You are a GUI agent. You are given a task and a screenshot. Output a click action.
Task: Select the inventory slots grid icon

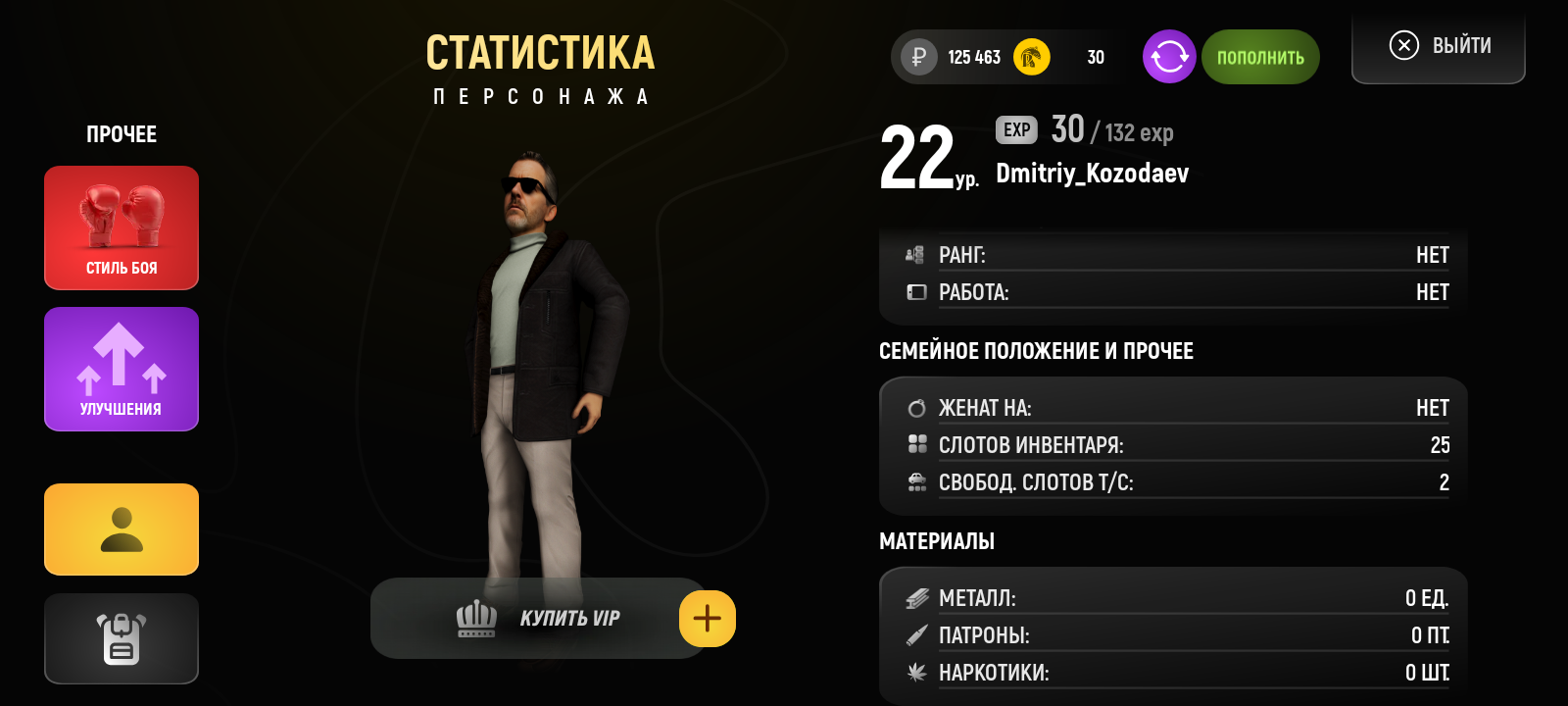[915, 444]
